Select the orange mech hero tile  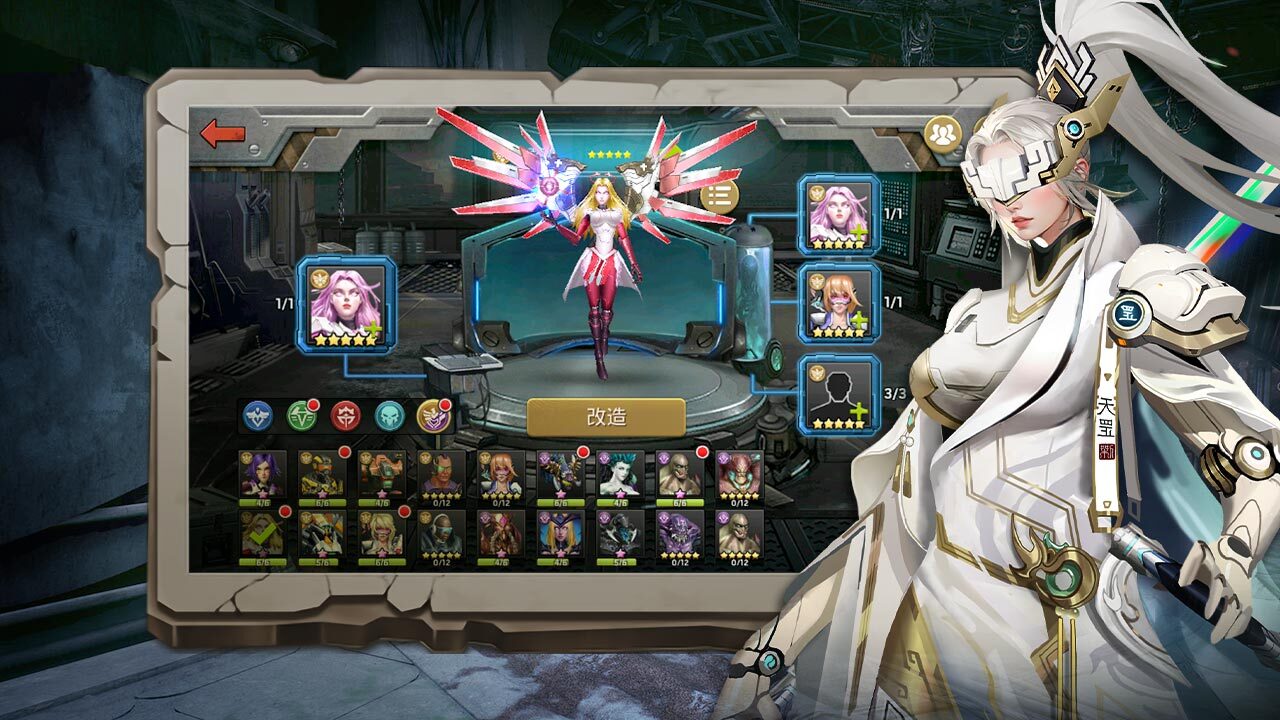pos(382,474)
